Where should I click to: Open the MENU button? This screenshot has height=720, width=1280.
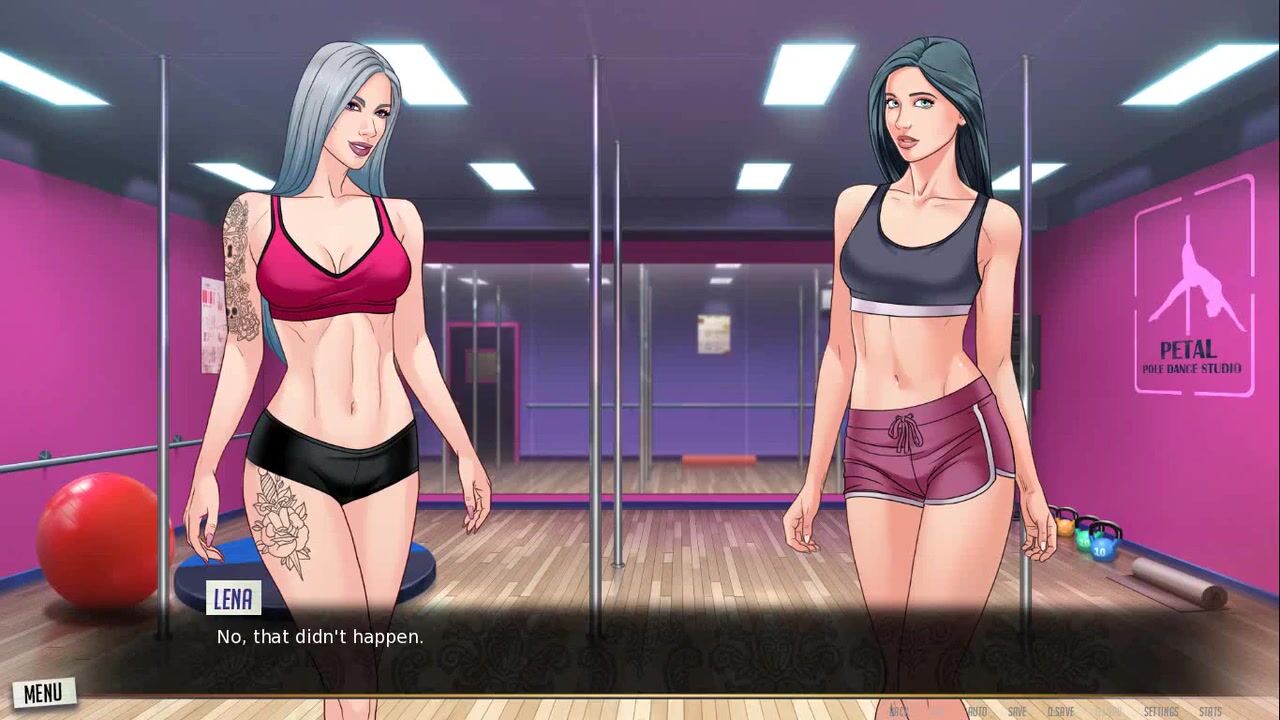tap(43, 692)
